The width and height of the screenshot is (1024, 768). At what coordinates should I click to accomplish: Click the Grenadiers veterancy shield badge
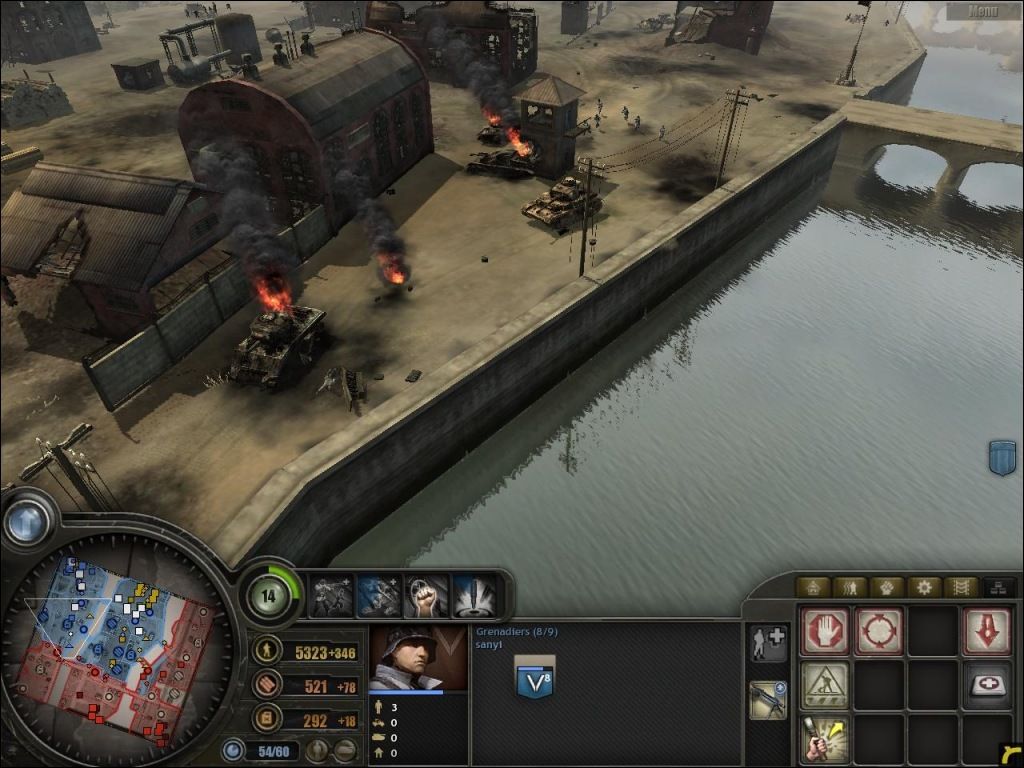tap(535, 677)
